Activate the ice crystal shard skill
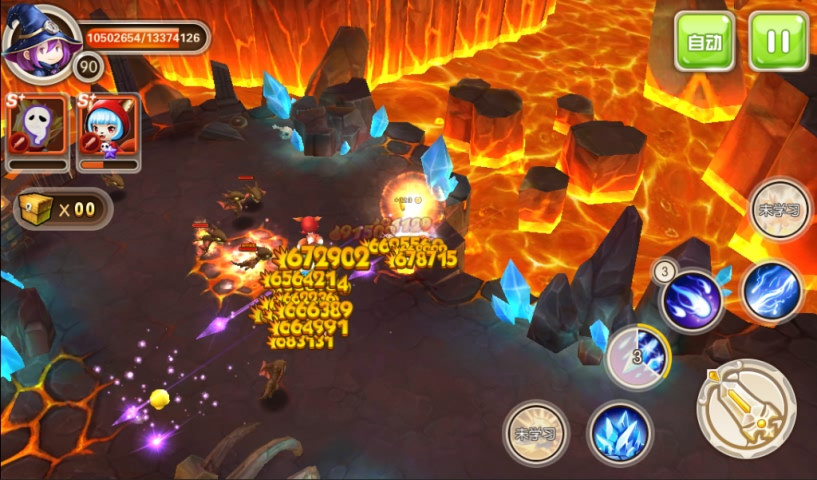 [x=620, y=433]
